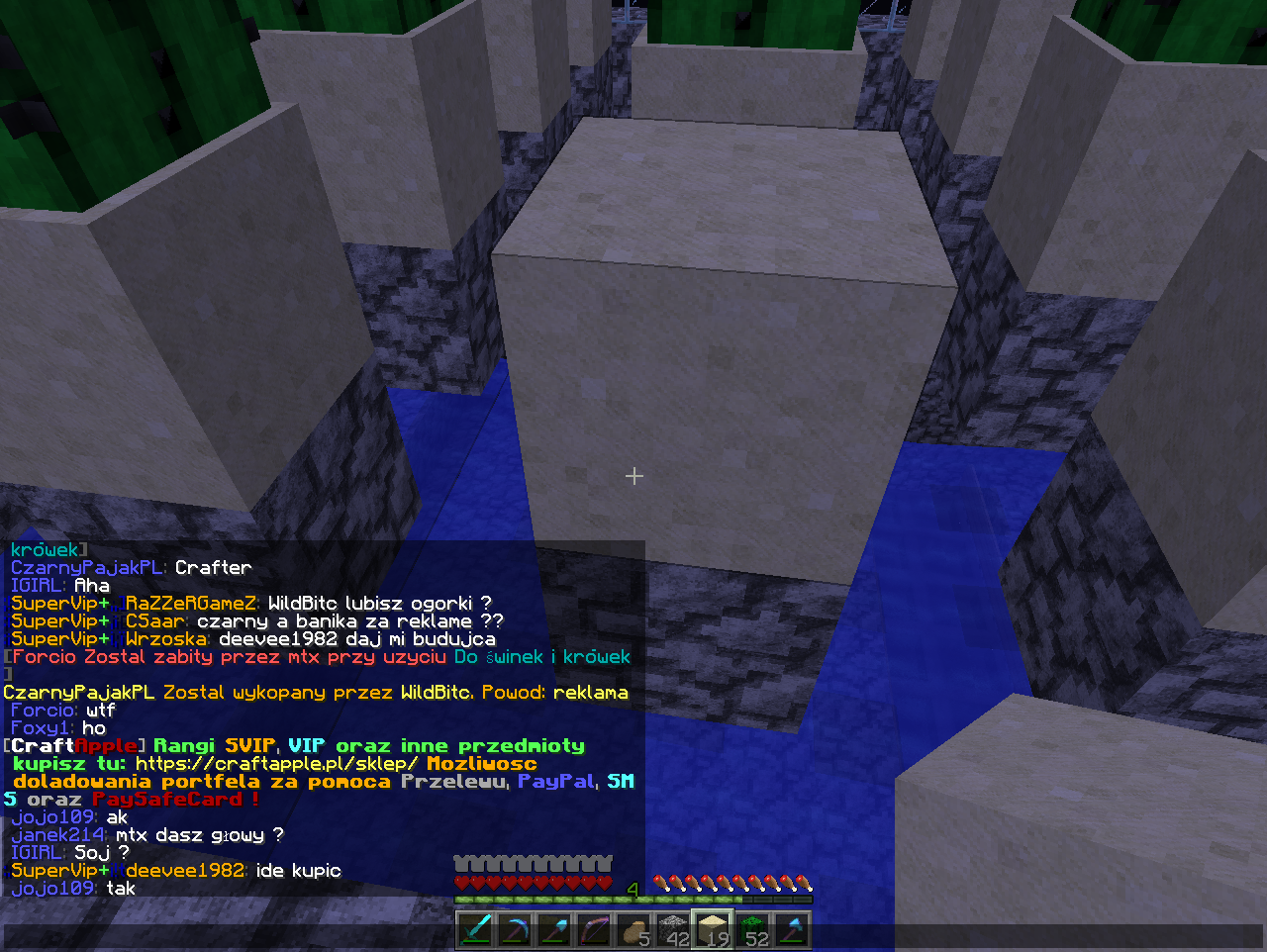Select the sand block stack of 19
Viewport: 1267px width, 952px height.
713,931
